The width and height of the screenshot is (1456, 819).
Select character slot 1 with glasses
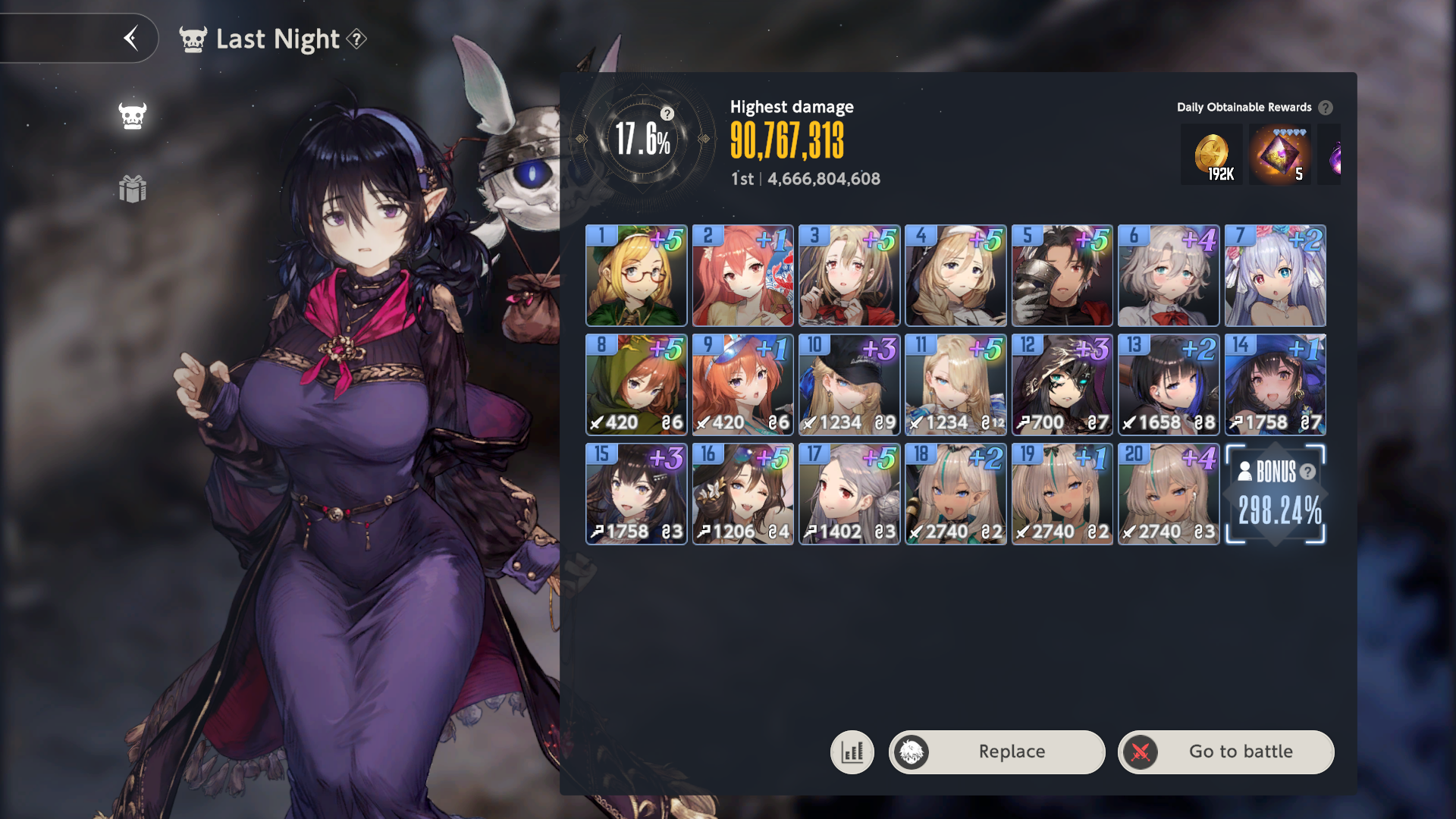coord(636,275)
